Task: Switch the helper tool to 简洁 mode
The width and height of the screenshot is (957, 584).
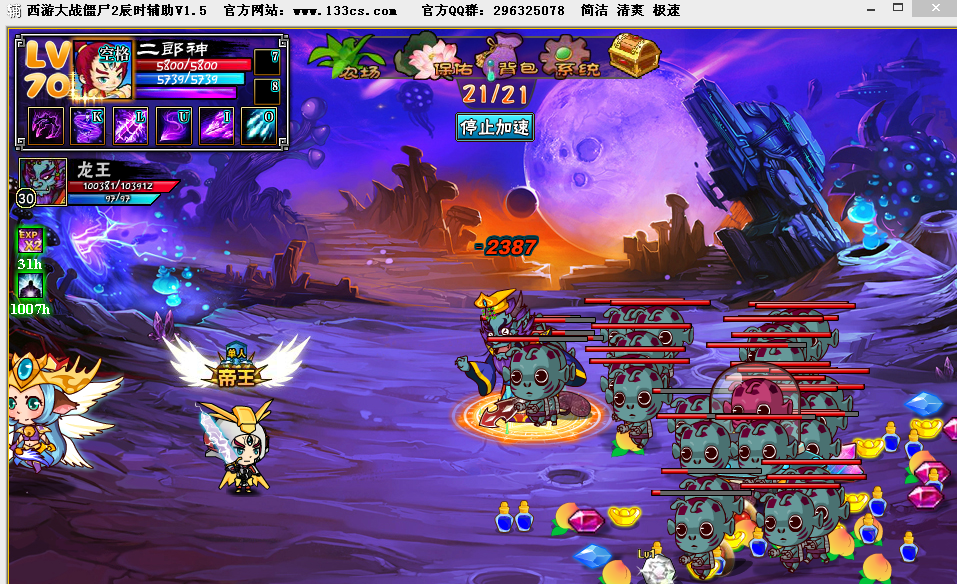Action: coord(595,10)
